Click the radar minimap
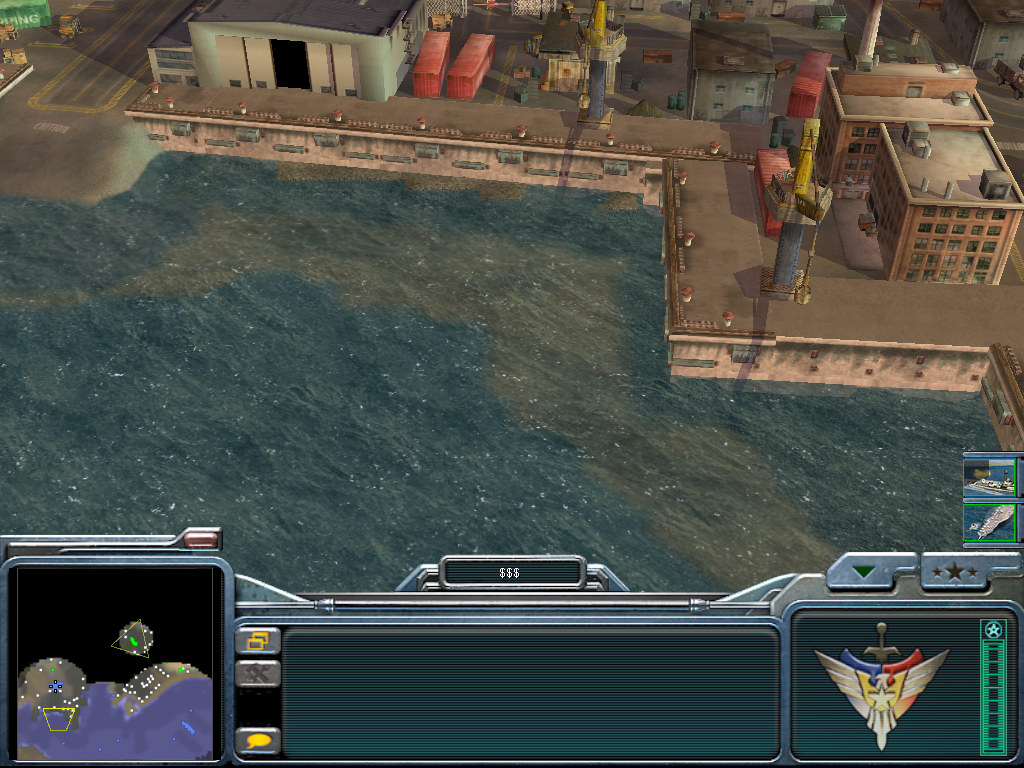The height and width of the screenshot is (768, 1024). (x=115, y=663)
